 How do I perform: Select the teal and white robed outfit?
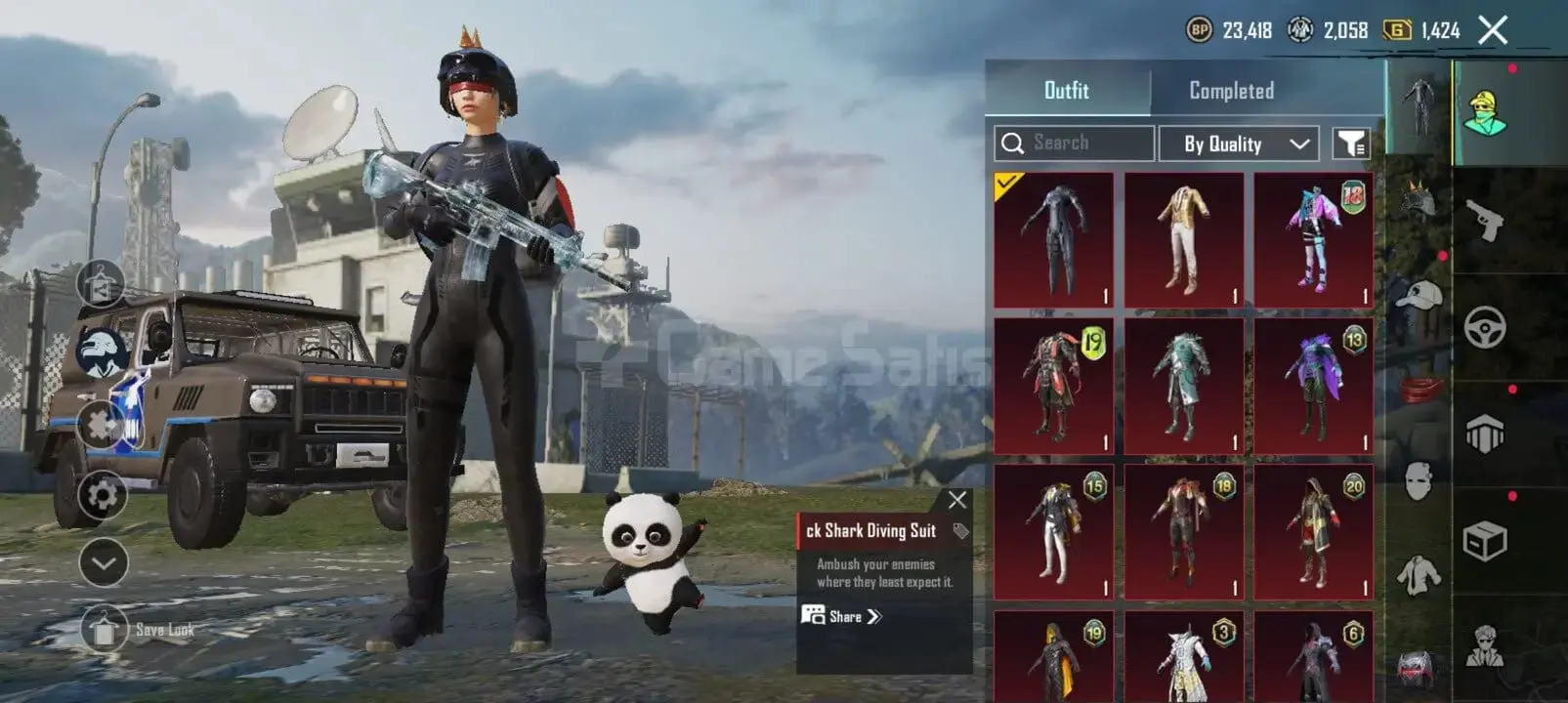1183,387
